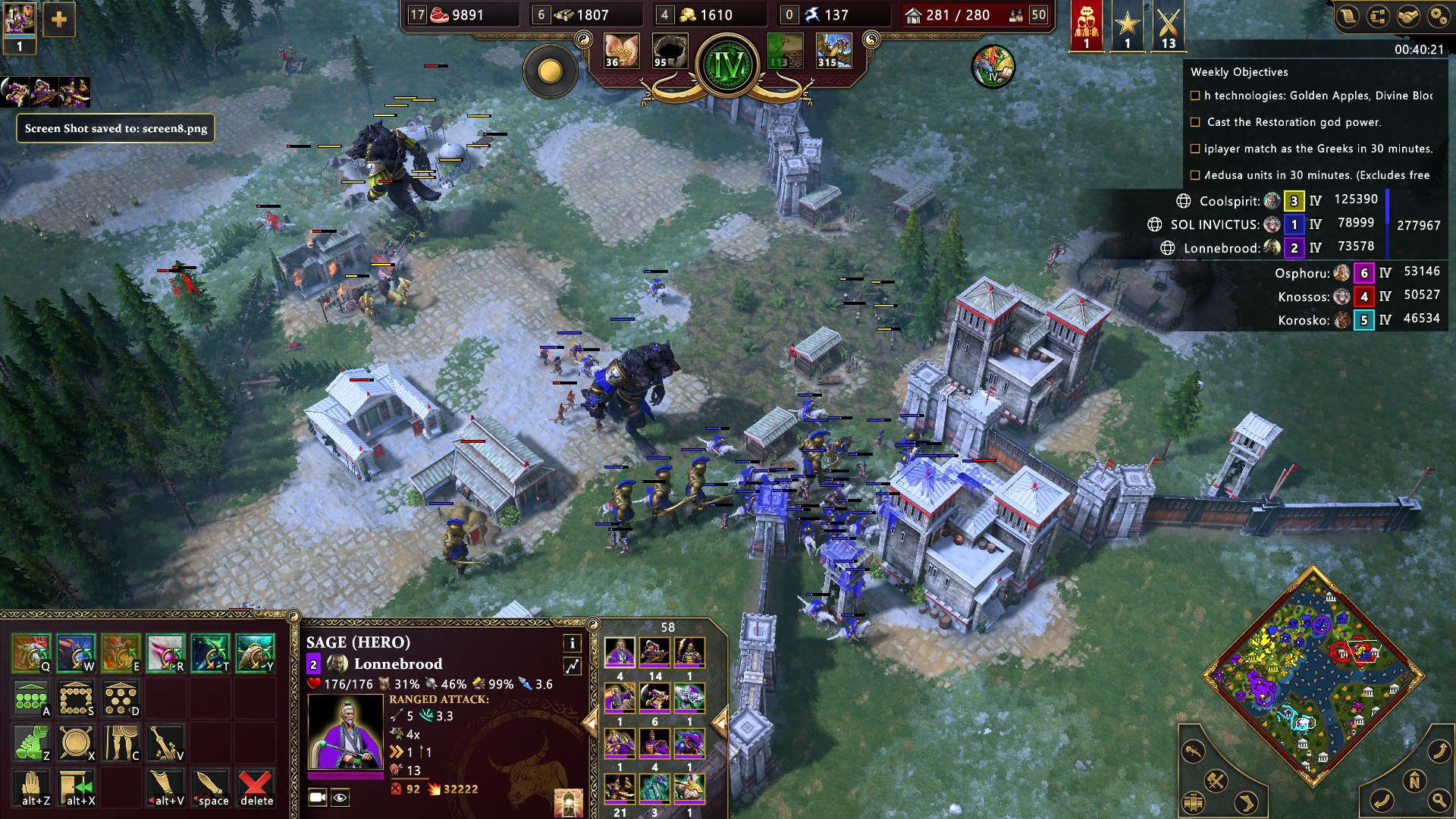Click the gold star hero banner
This screenshot has height=819, width=1456.
(1127, 26)
